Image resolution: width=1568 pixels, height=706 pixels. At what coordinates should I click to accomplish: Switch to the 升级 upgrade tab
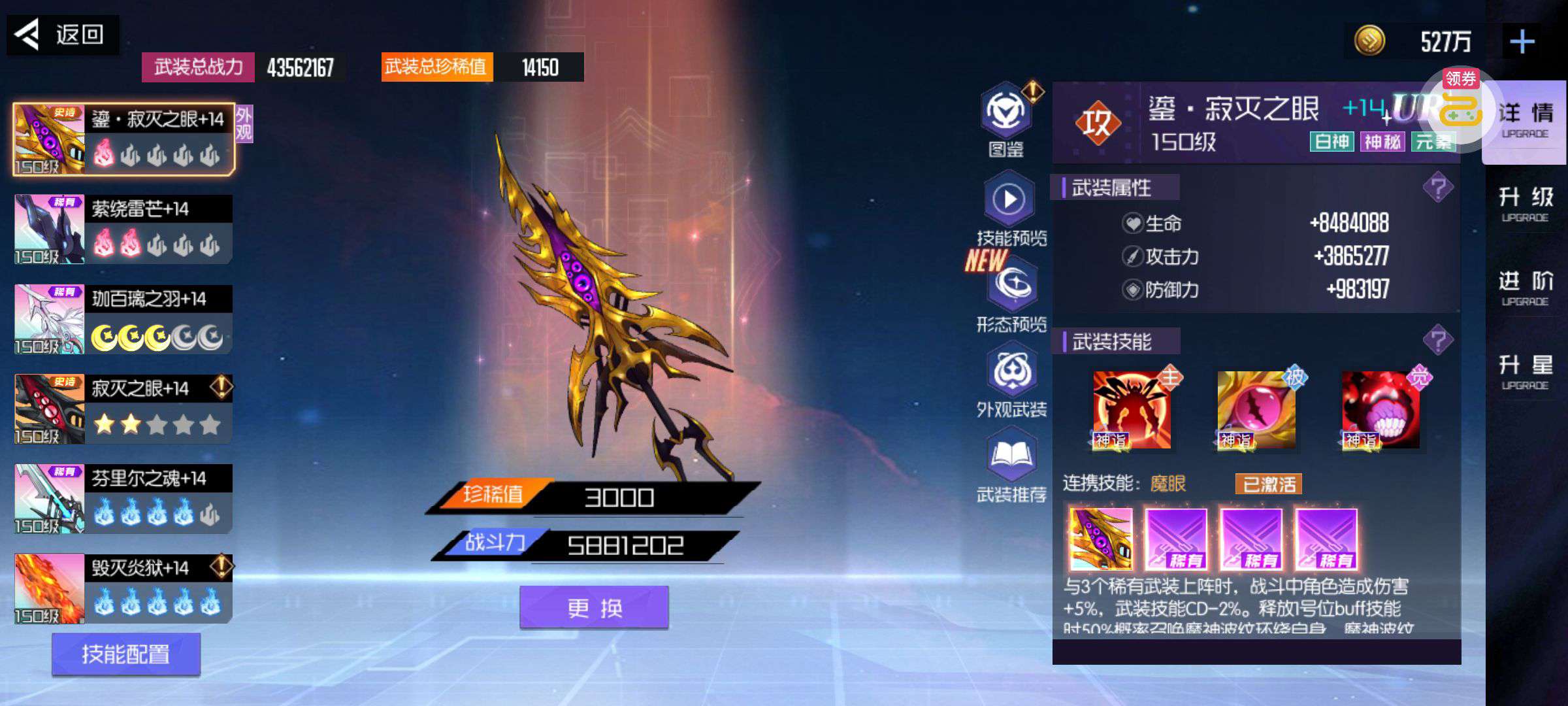(1525, 203)
